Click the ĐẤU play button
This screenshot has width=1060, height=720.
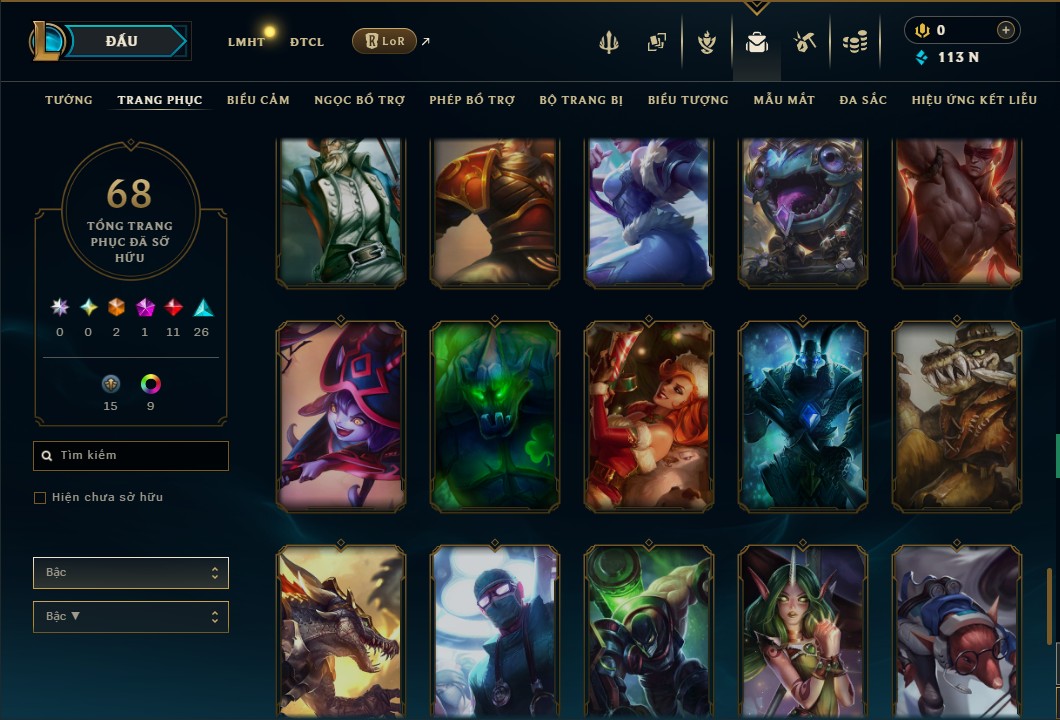pyautogui.click(x=122, y=41)
